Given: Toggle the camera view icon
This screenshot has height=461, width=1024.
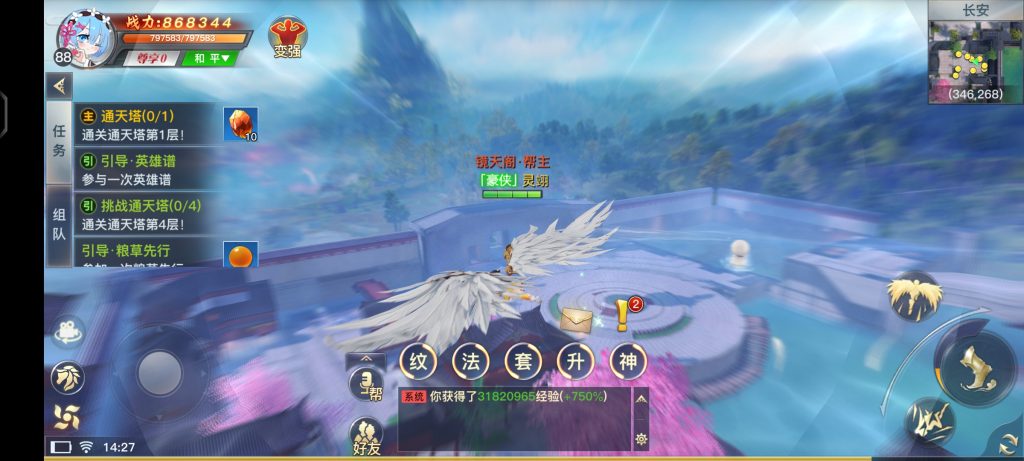Looking at the screenshot, I should click(68, 332).
